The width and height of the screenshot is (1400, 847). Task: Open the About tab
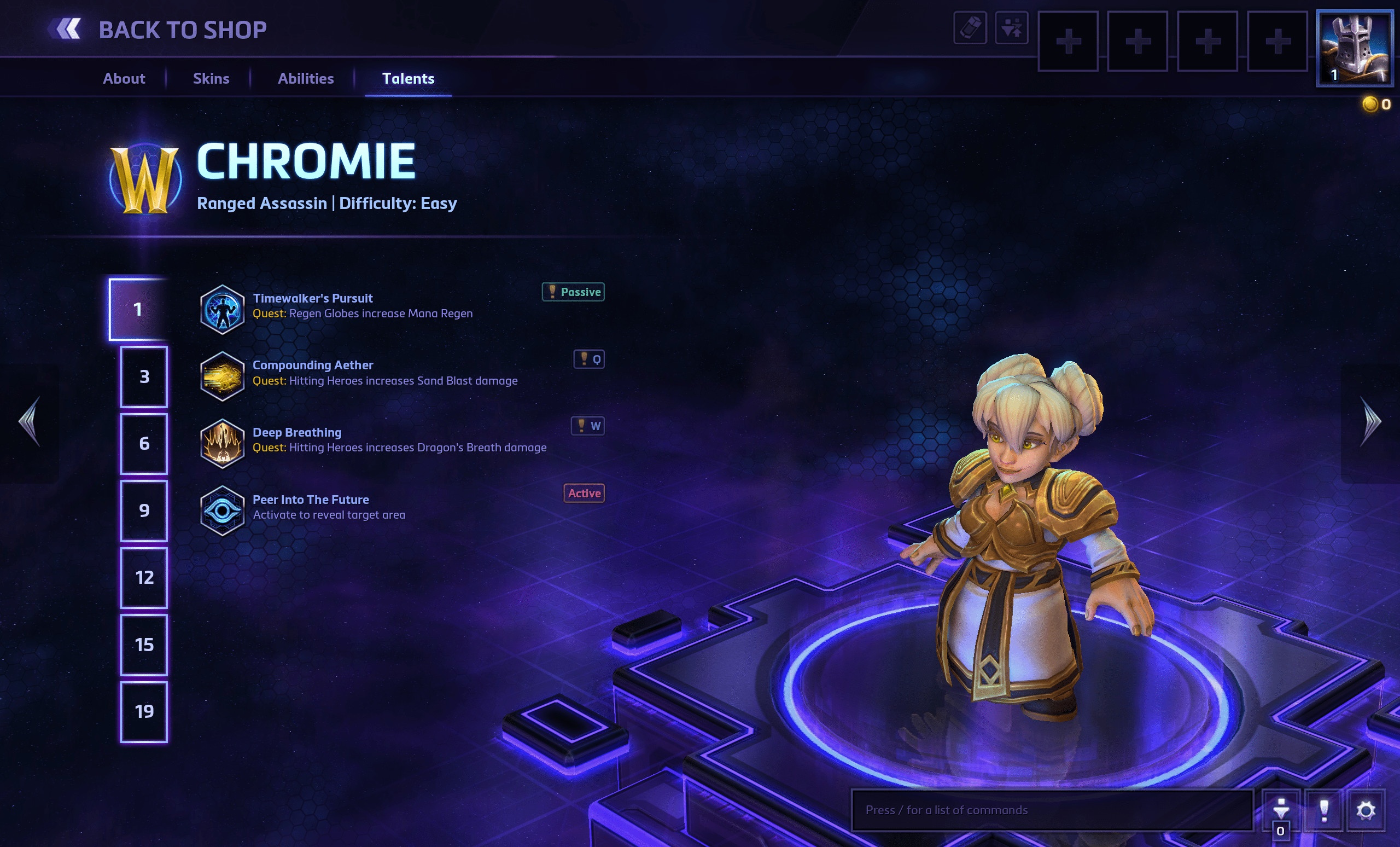pyautogui.click(x=124, y=78)
